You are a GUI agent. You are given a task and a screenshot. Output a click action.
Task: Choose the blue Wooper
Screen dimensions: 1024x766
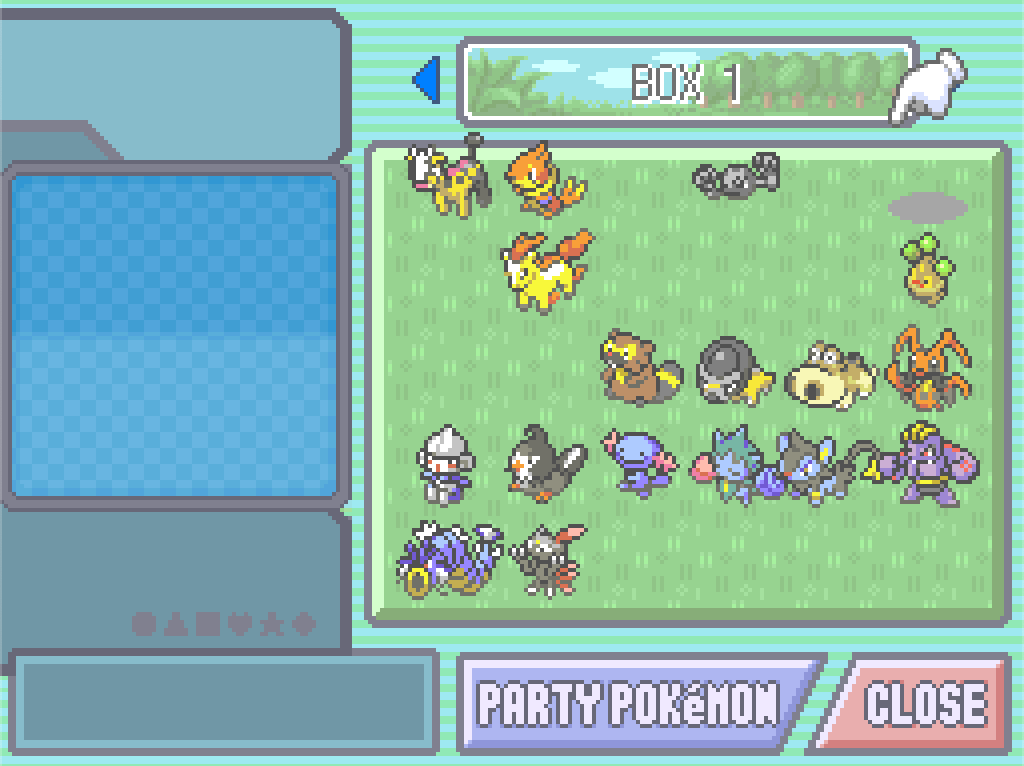tap(638, 460)
